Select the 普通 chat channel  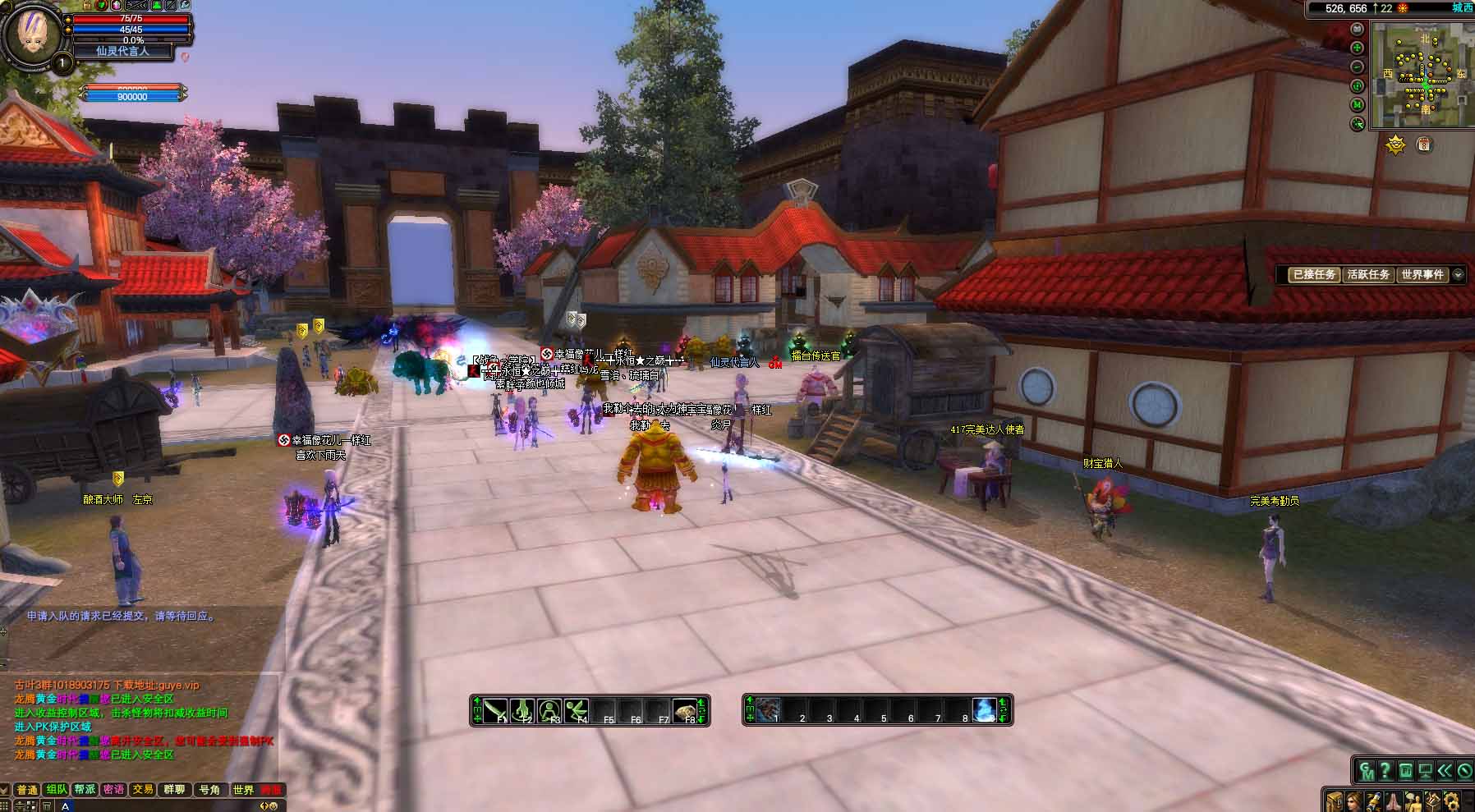click(27, 790)
